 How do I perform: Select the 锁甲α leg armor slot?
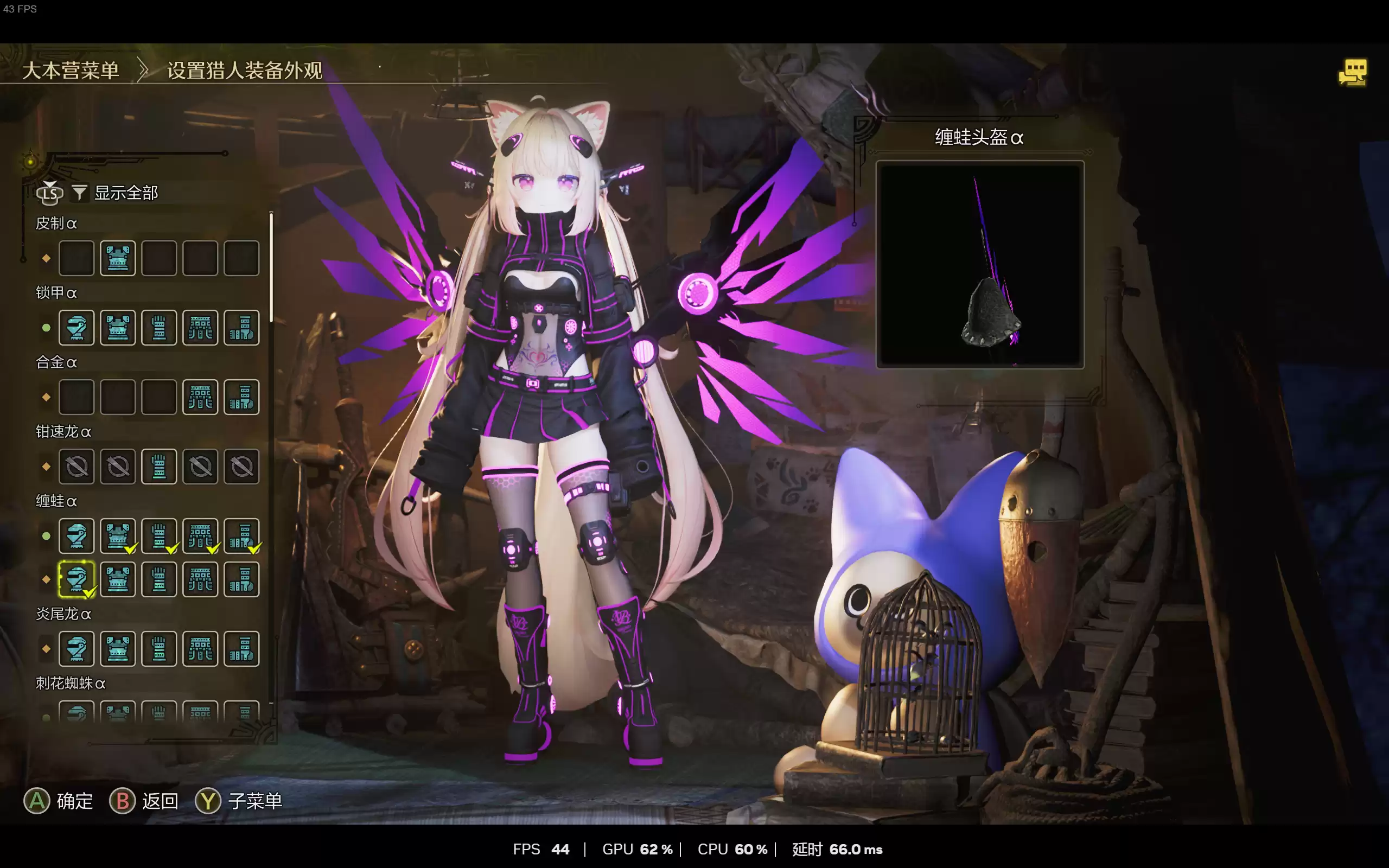click(241, 328)
